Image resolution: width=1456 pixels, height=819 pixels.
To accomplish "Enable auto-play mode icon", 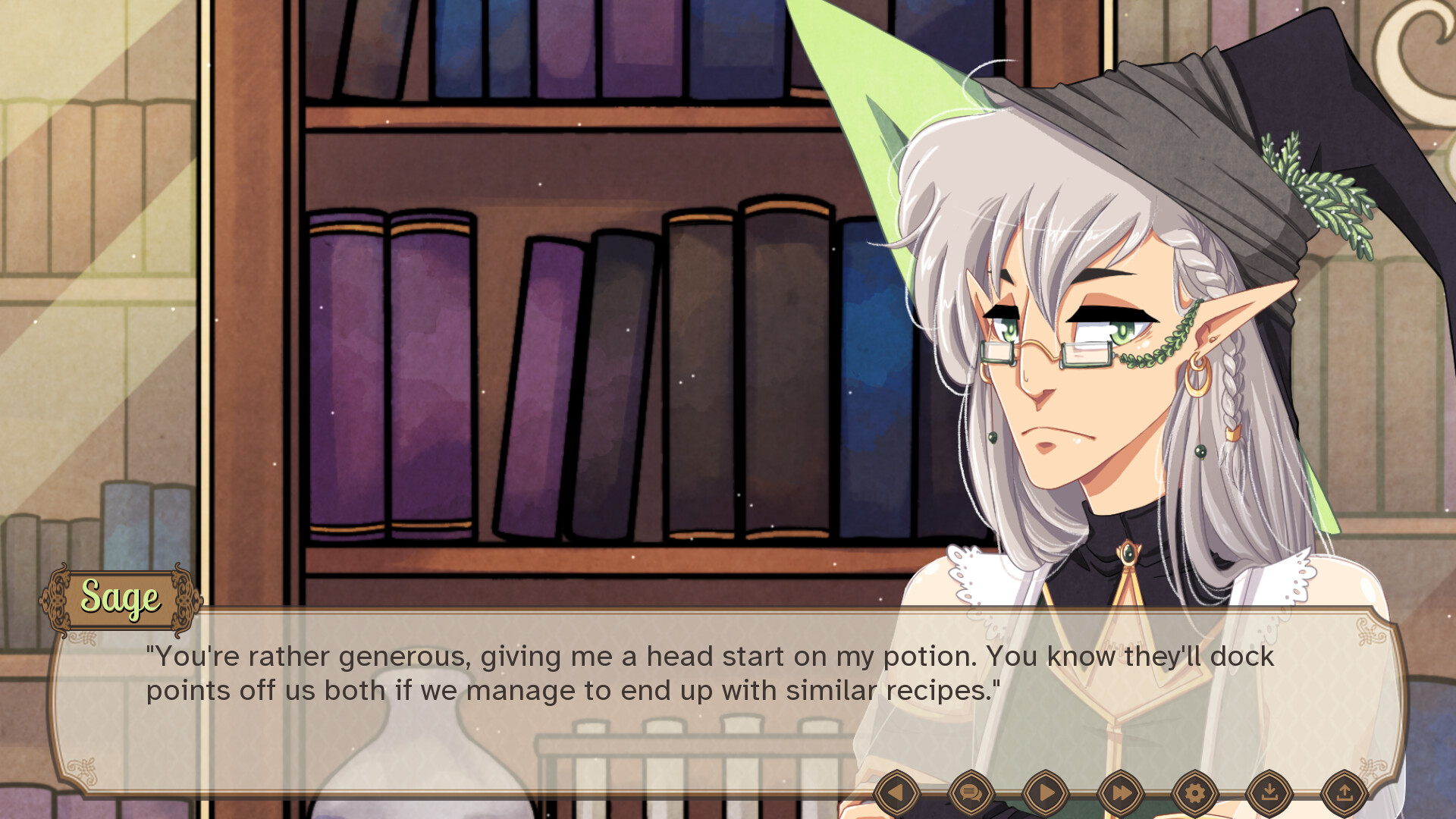I will click(x=1046, y=791).
